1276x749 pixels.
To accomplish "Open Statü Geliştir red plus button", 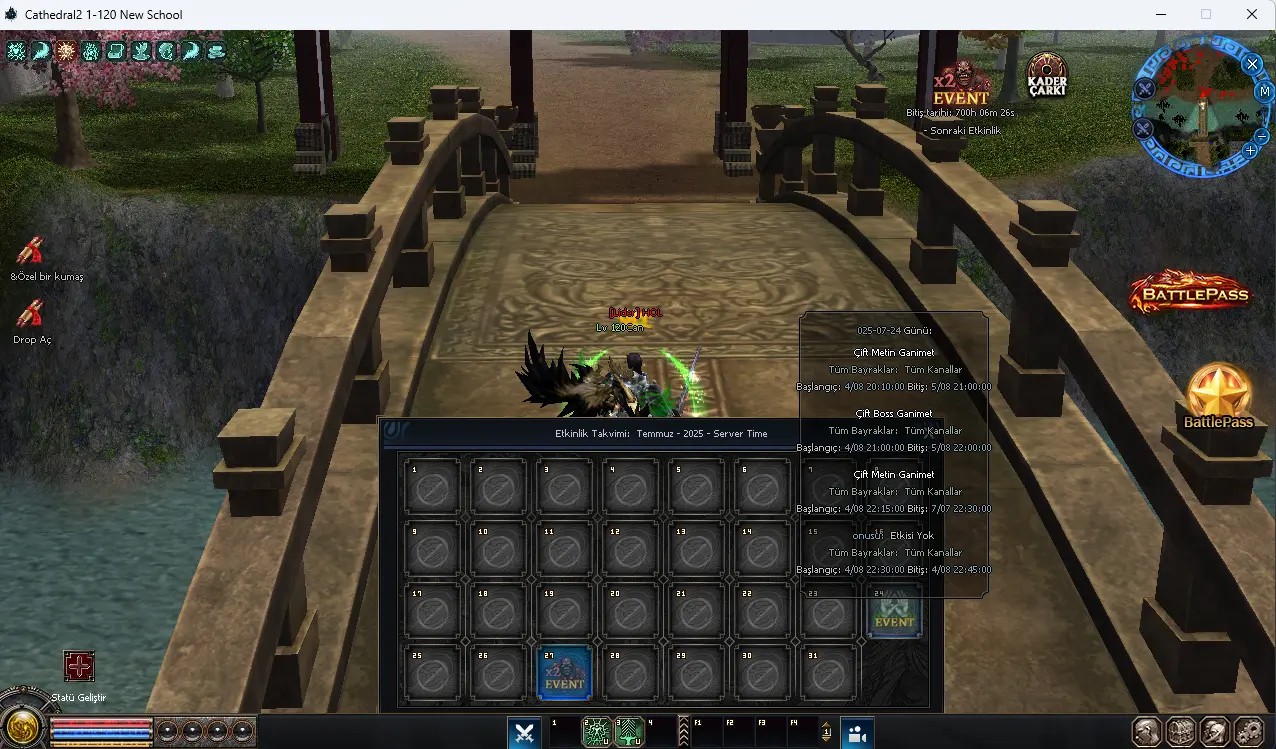I will tap(79, 667).
